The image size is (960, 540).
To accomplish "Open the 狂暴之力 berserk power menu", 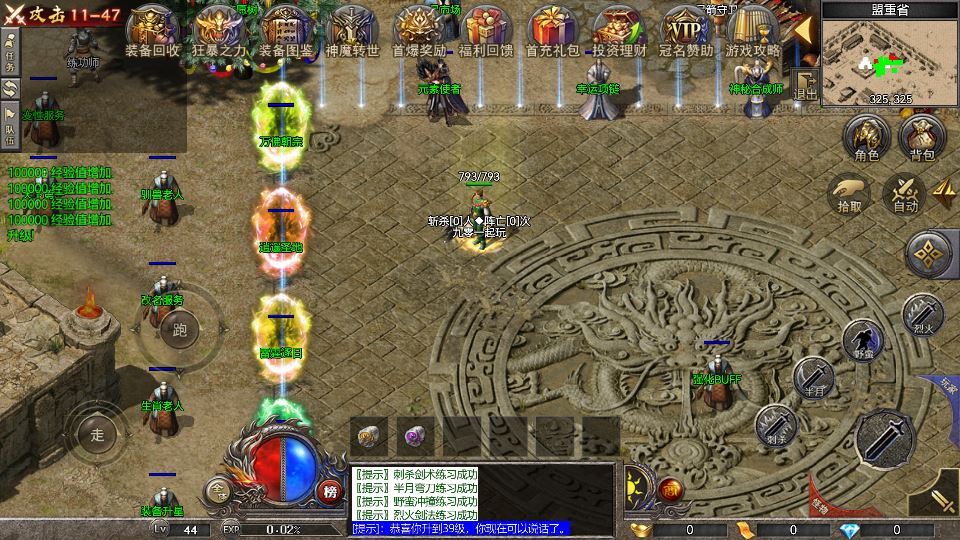I will 219,30.
